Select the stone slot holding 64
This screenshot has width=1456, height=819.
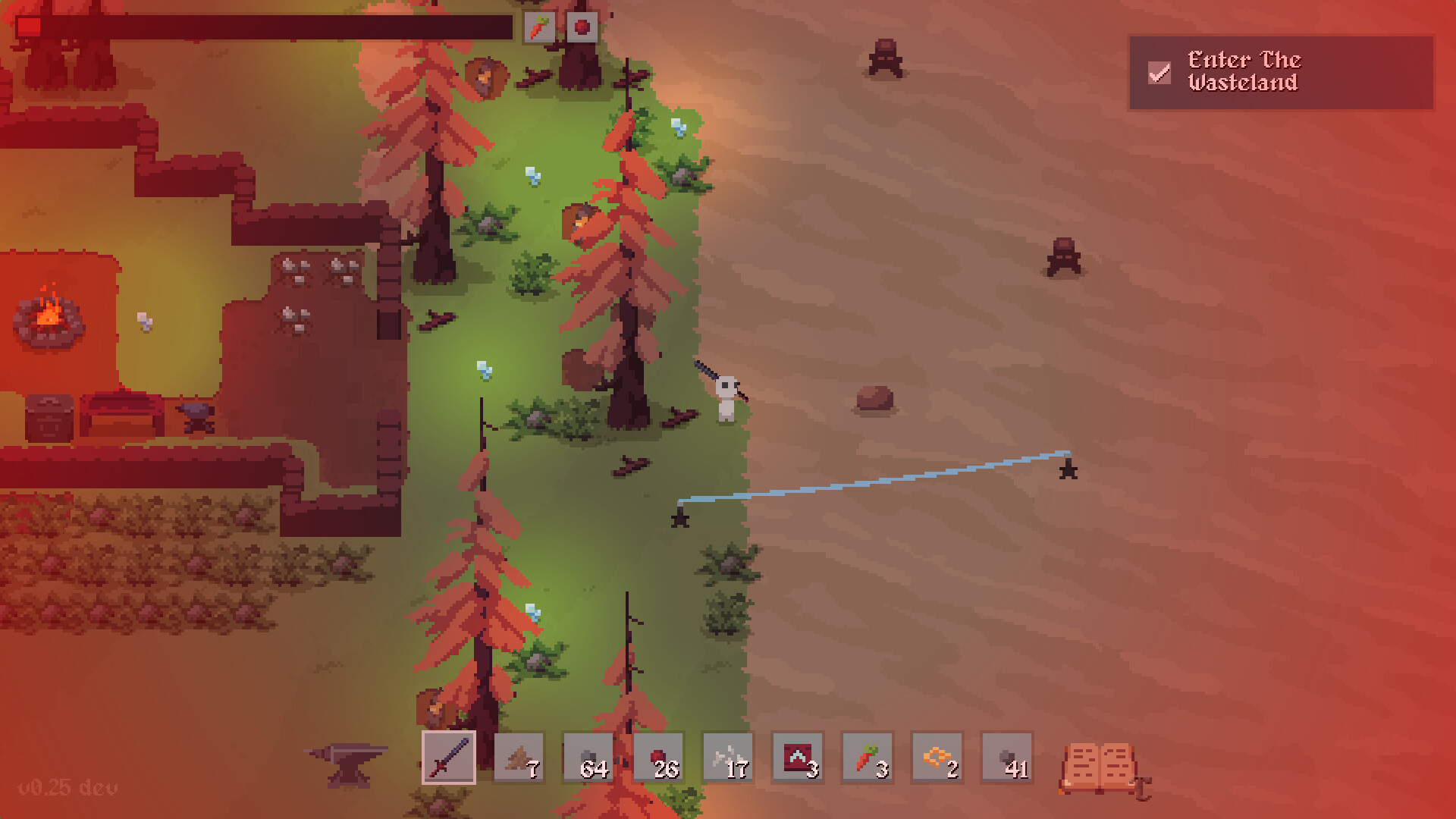[x=588, y=757]
